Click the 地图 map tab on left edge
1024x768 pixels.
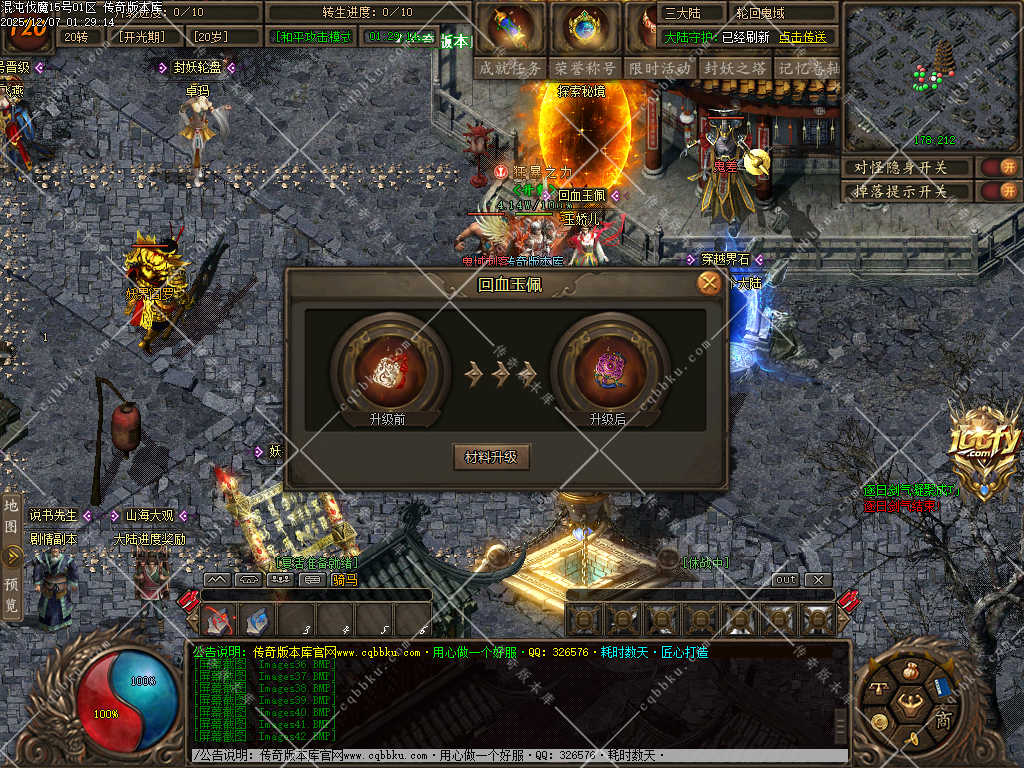[11, 513]
